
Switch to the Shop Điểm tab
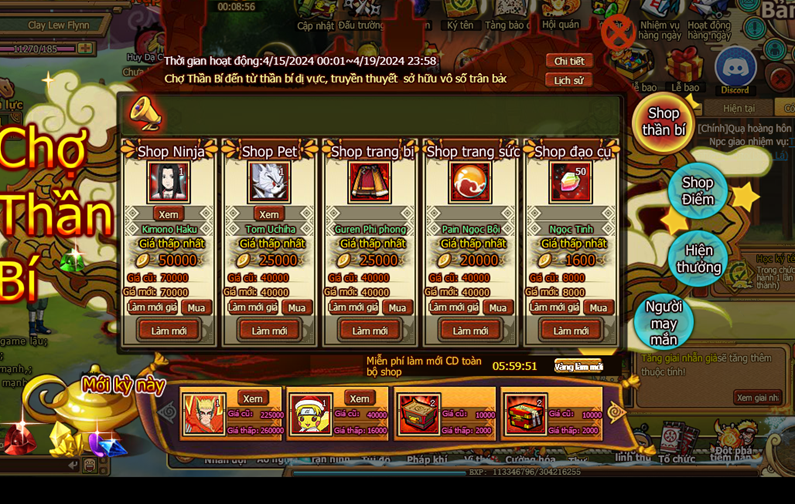point(697,190)
